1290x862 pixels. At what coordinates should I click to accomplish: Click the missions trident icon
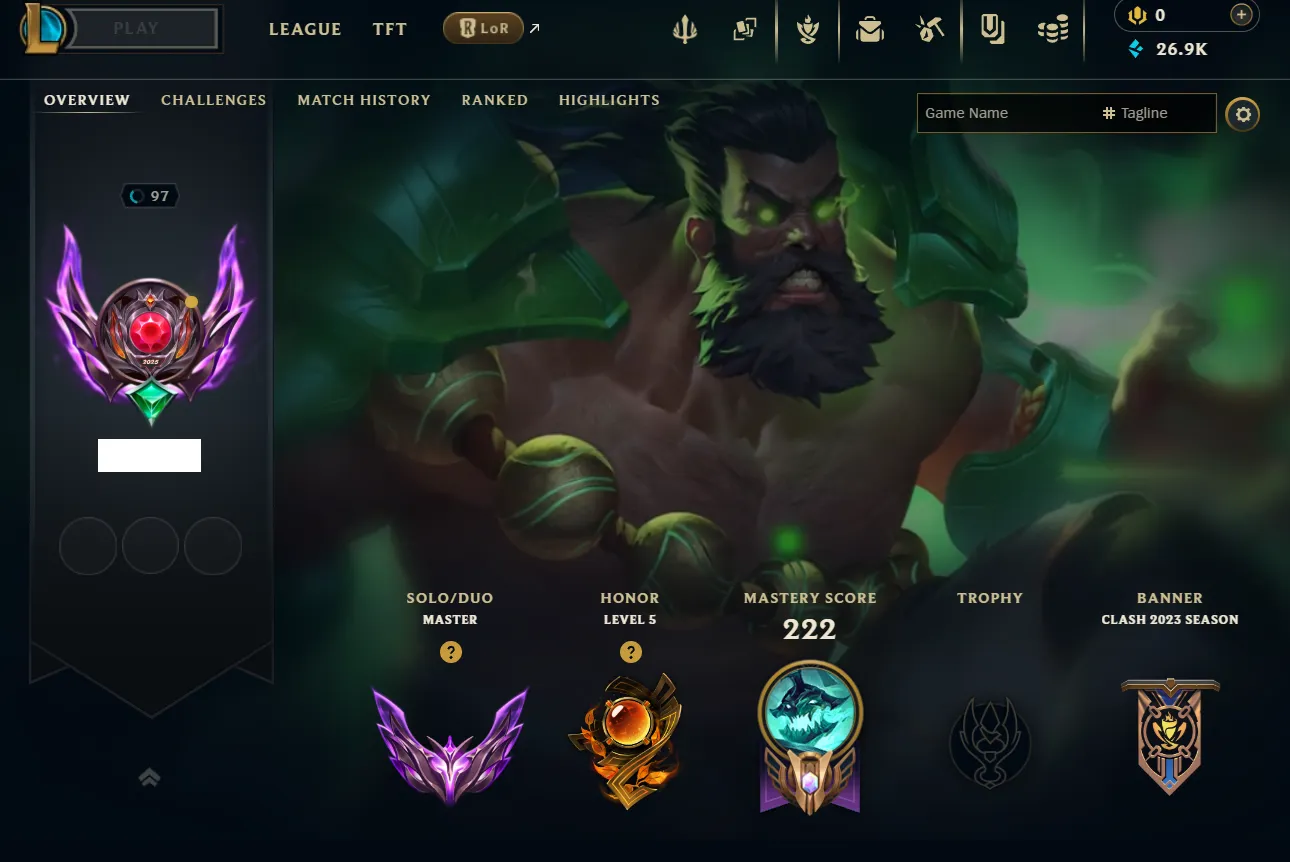[684, 28]
